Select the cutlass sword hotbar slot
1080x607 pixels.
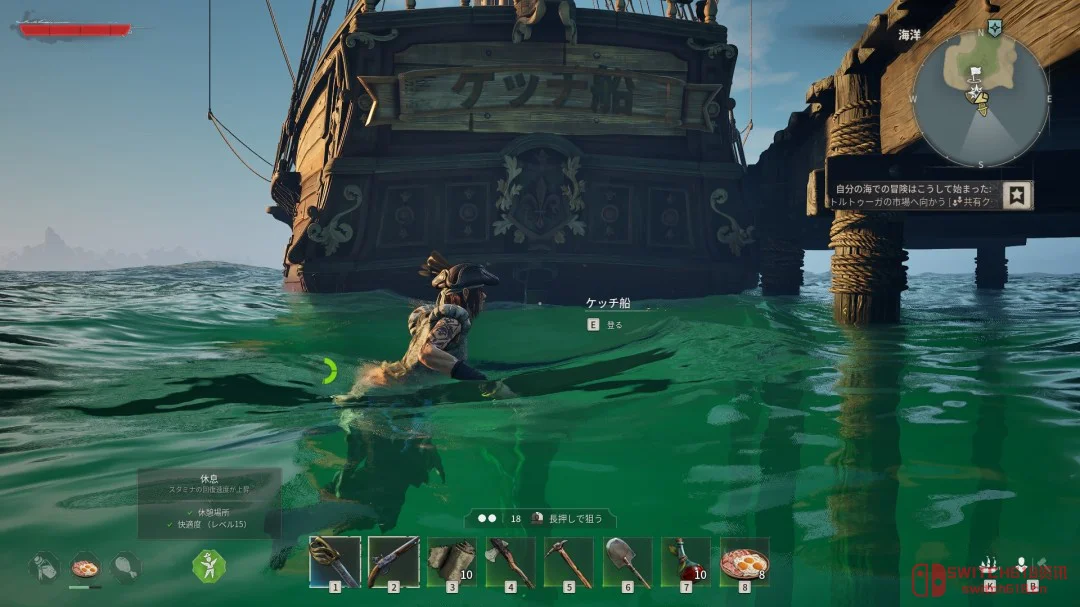point(335,562)
